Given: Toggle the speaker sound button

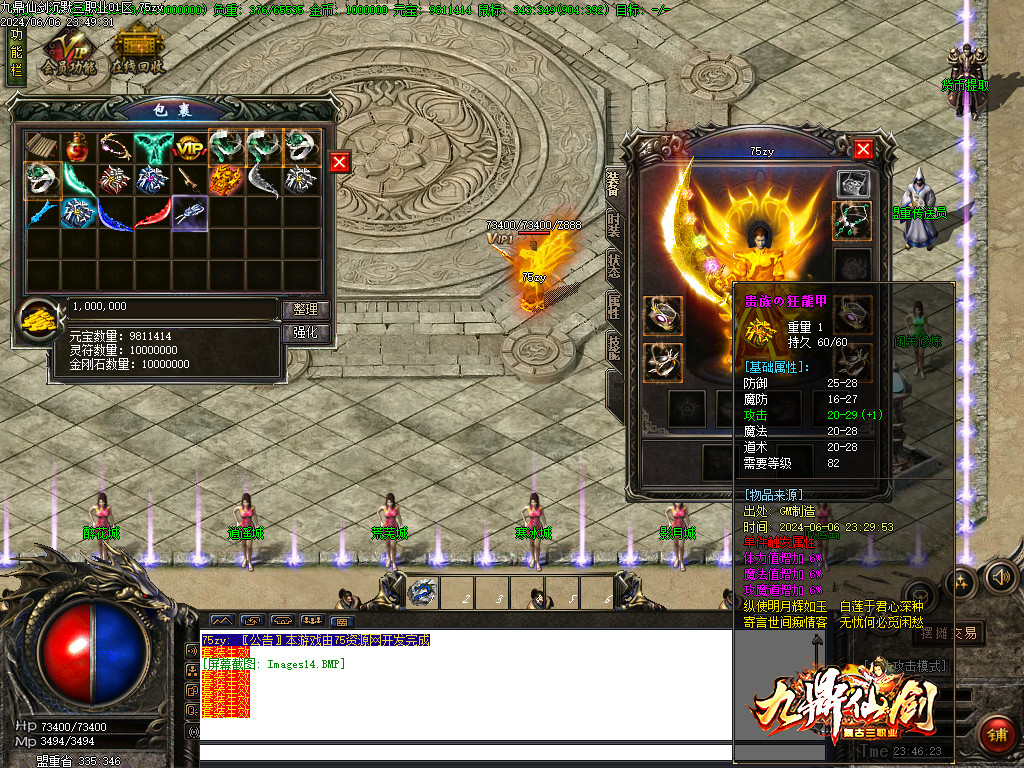Looking at the screenshot, I should coord(1000,577).
